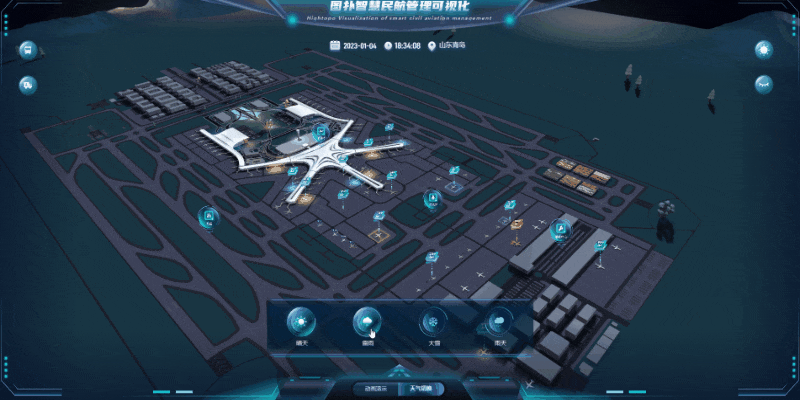Click the closed-eye icon button
The width and height of the screenshot is (800, 400).
click(x=765, y=84)
